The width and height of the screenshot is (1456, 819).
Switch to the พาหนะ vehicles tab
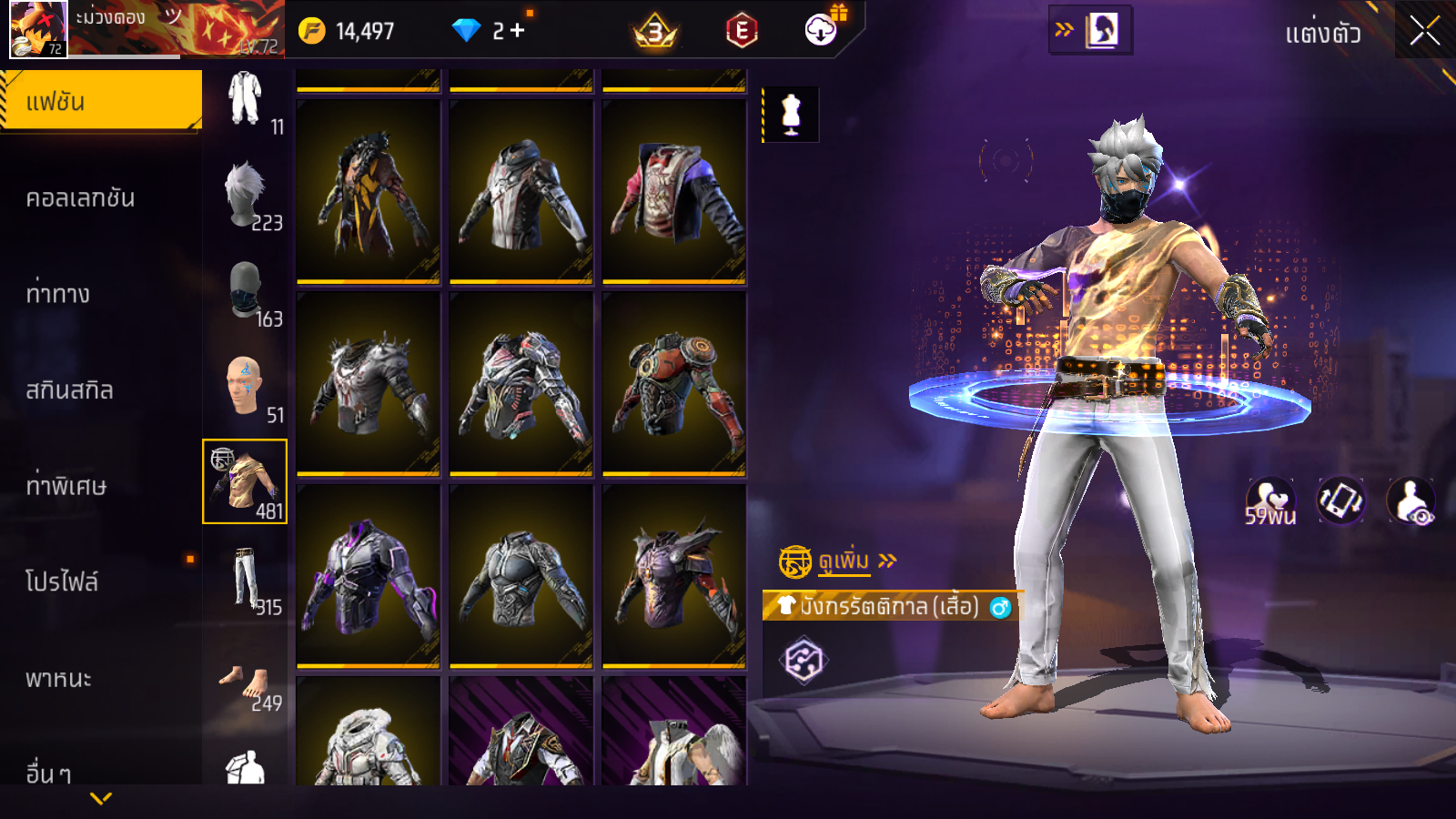pos(59,679)
